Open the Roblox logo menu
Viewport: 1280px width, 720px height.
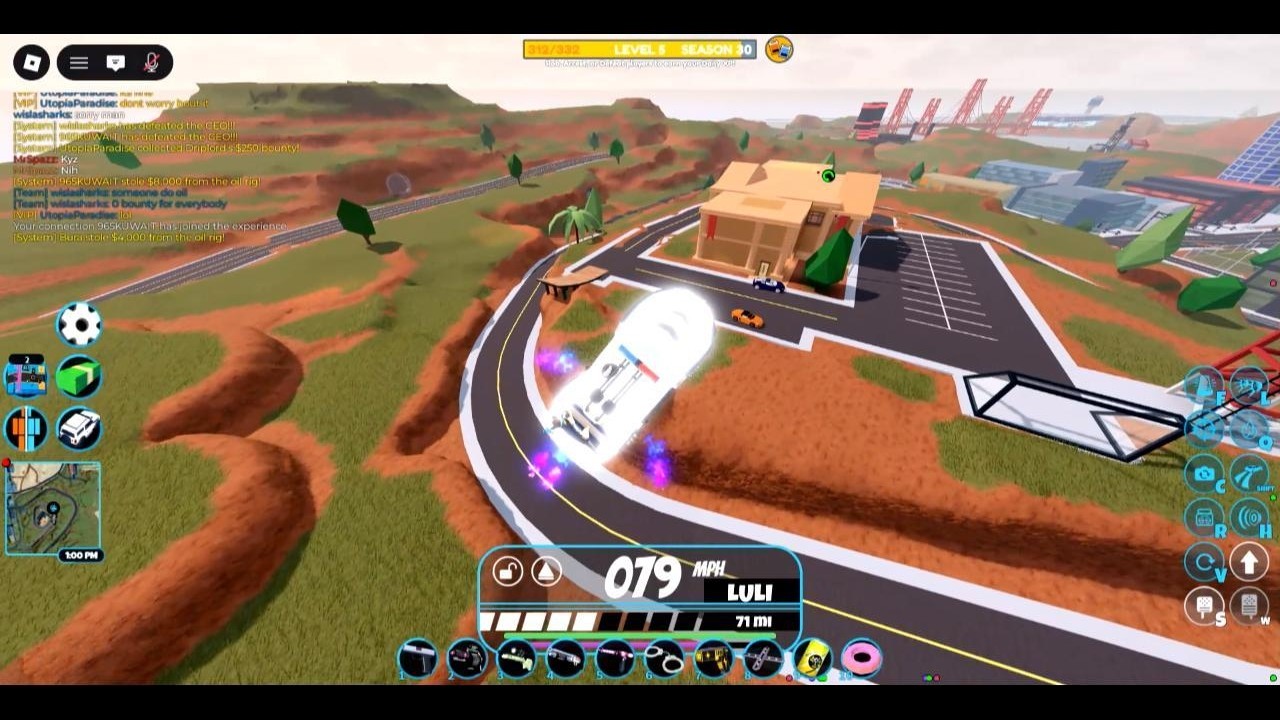tap(32, 63)
